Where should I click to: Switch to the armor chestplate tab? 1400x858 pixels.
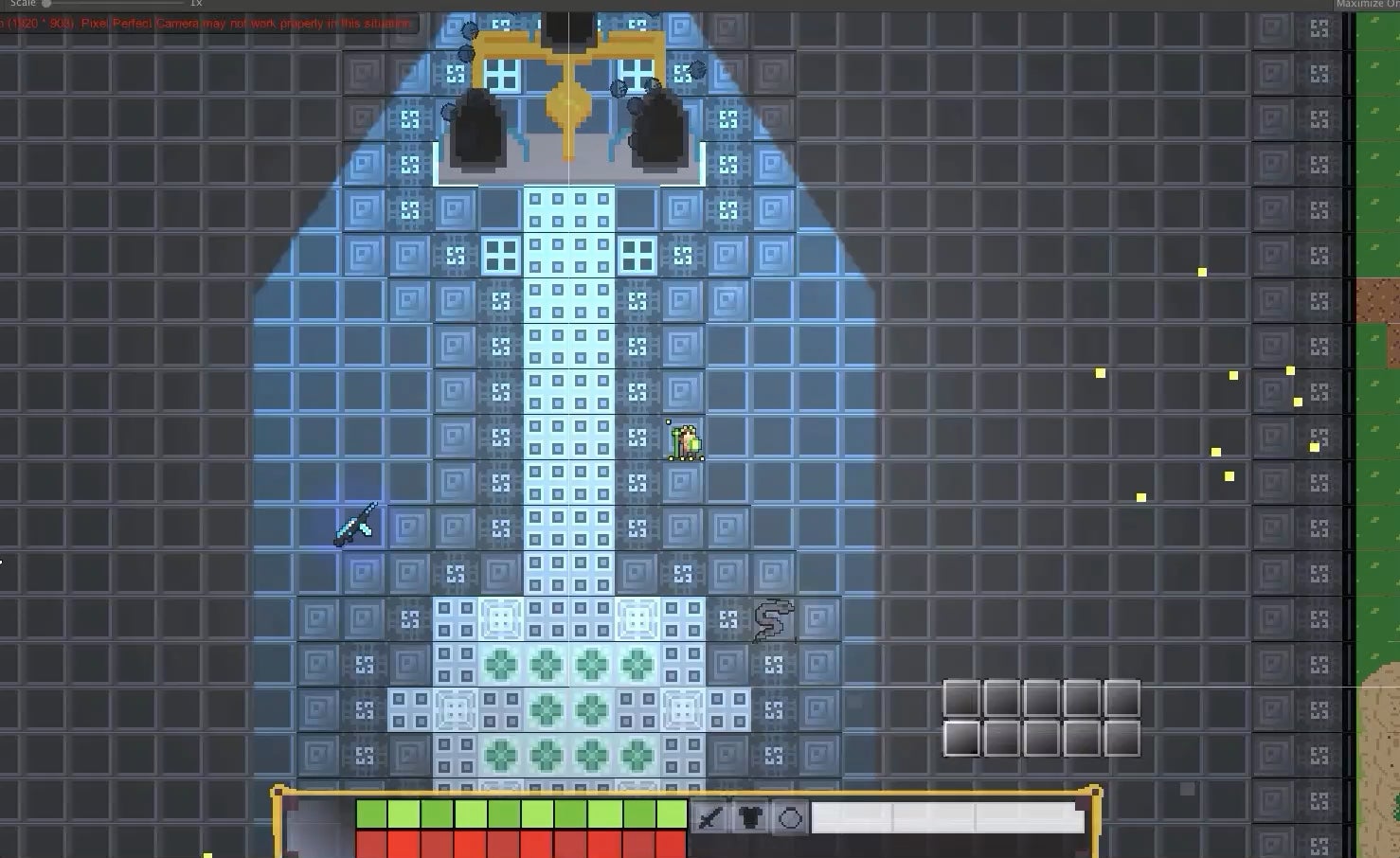pos(747,816)
